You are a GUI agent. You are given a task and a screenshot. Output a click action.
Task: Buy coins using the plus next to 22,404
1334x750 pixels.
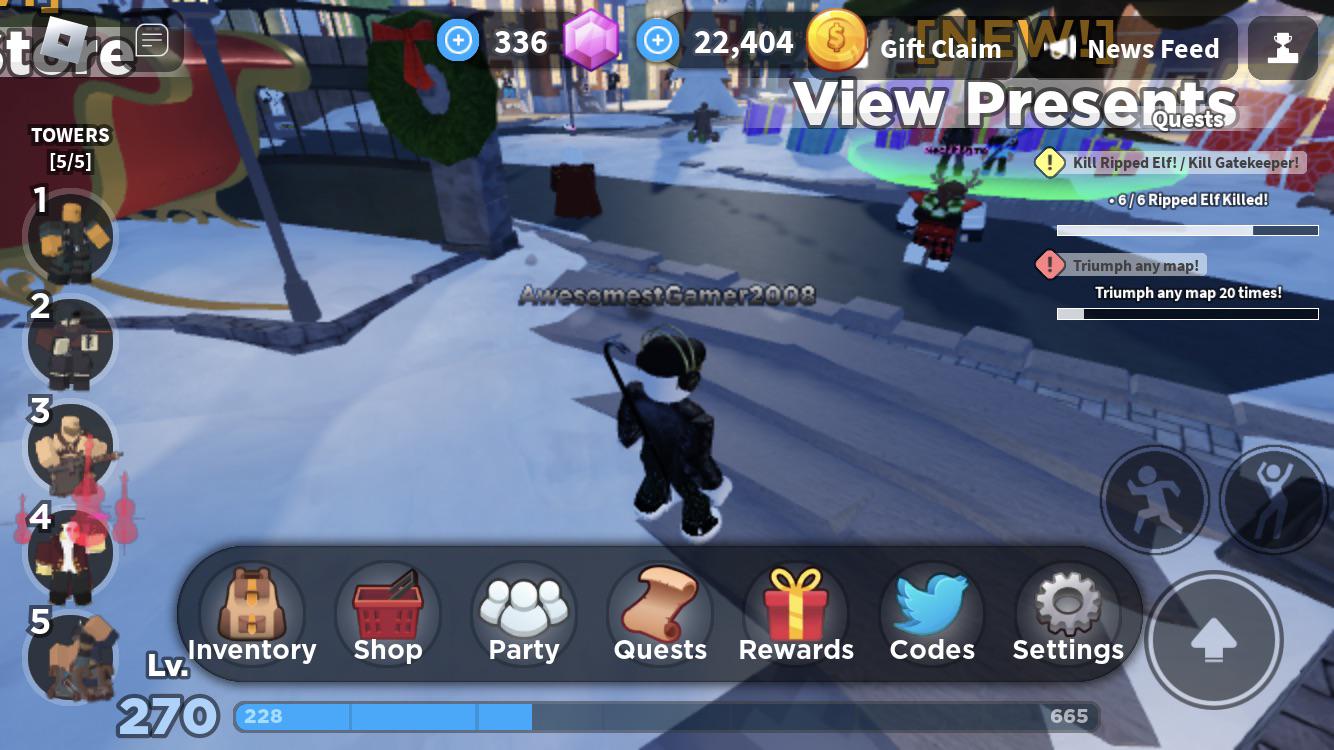[x=658, y=41]
